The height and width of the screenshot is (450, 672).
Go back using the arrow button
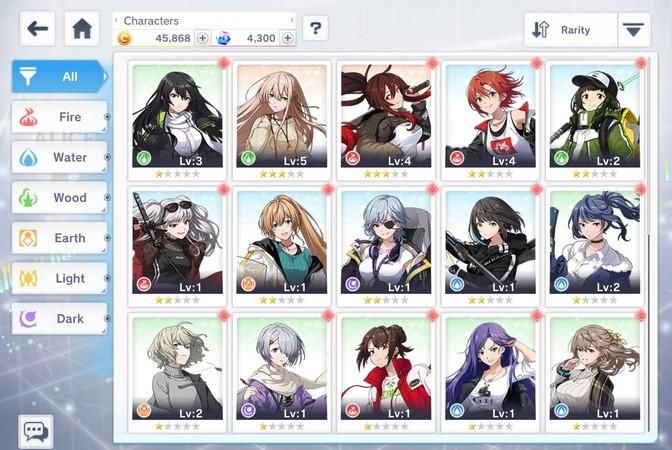click(x=37, y=28)
